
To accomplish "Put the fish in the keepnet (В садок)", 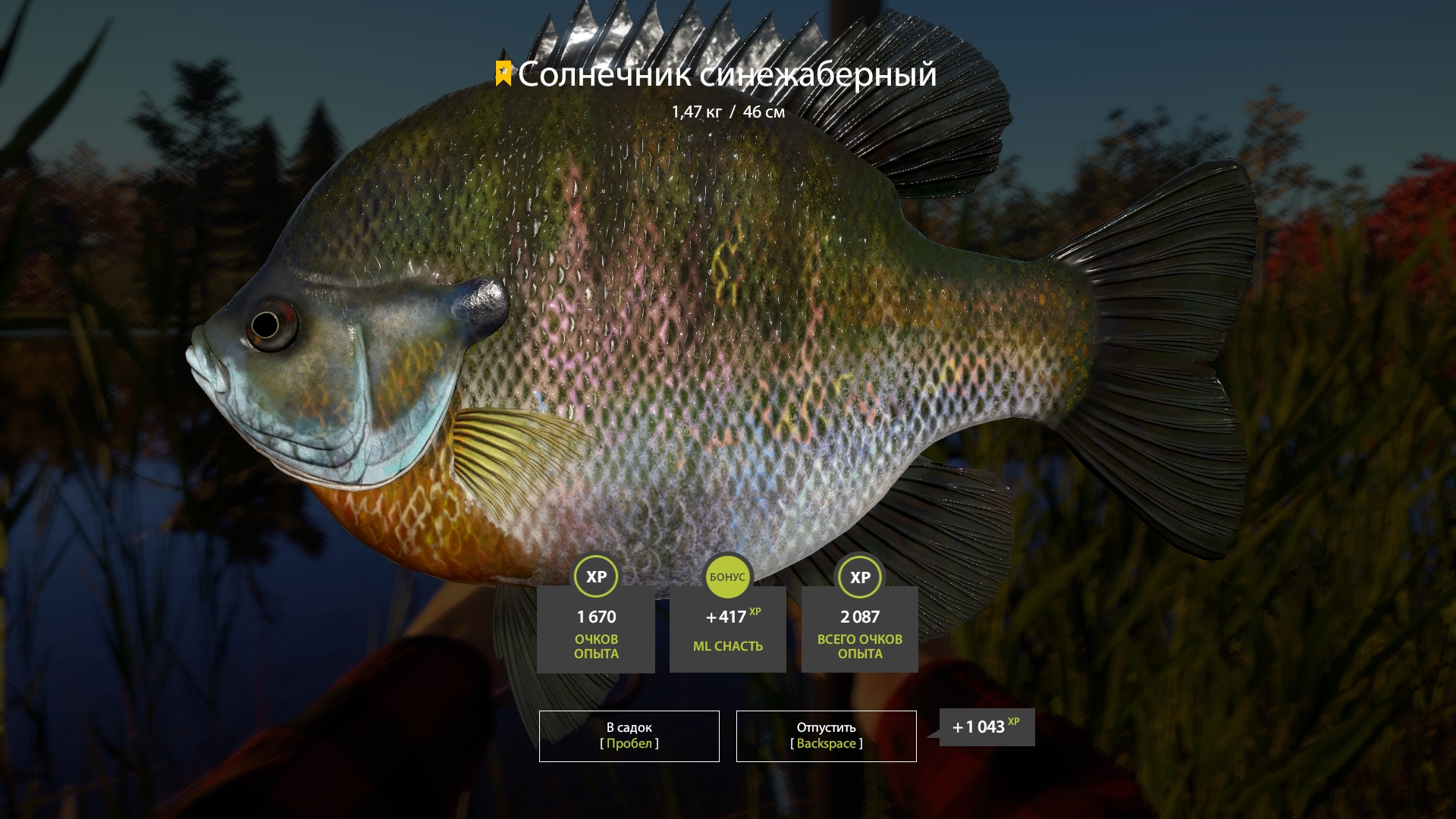I will 629,736.
